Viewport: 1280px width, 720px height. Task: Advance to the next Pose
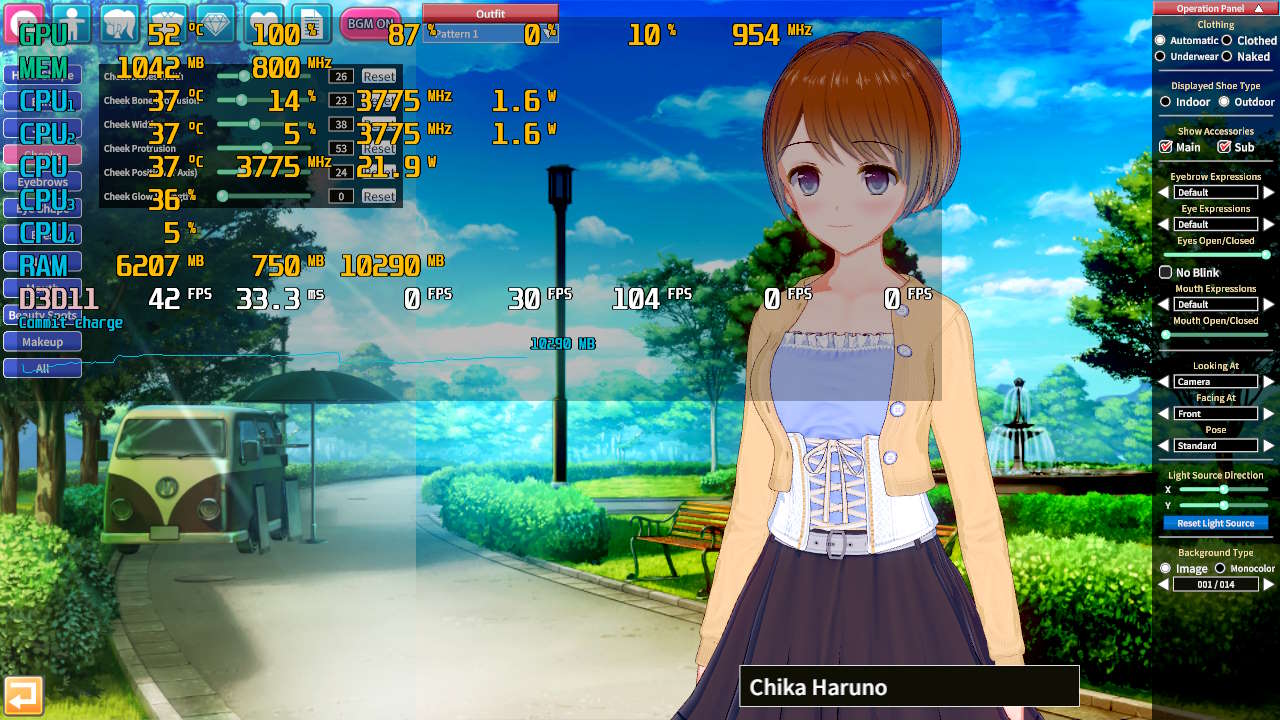coord(1269,445)
